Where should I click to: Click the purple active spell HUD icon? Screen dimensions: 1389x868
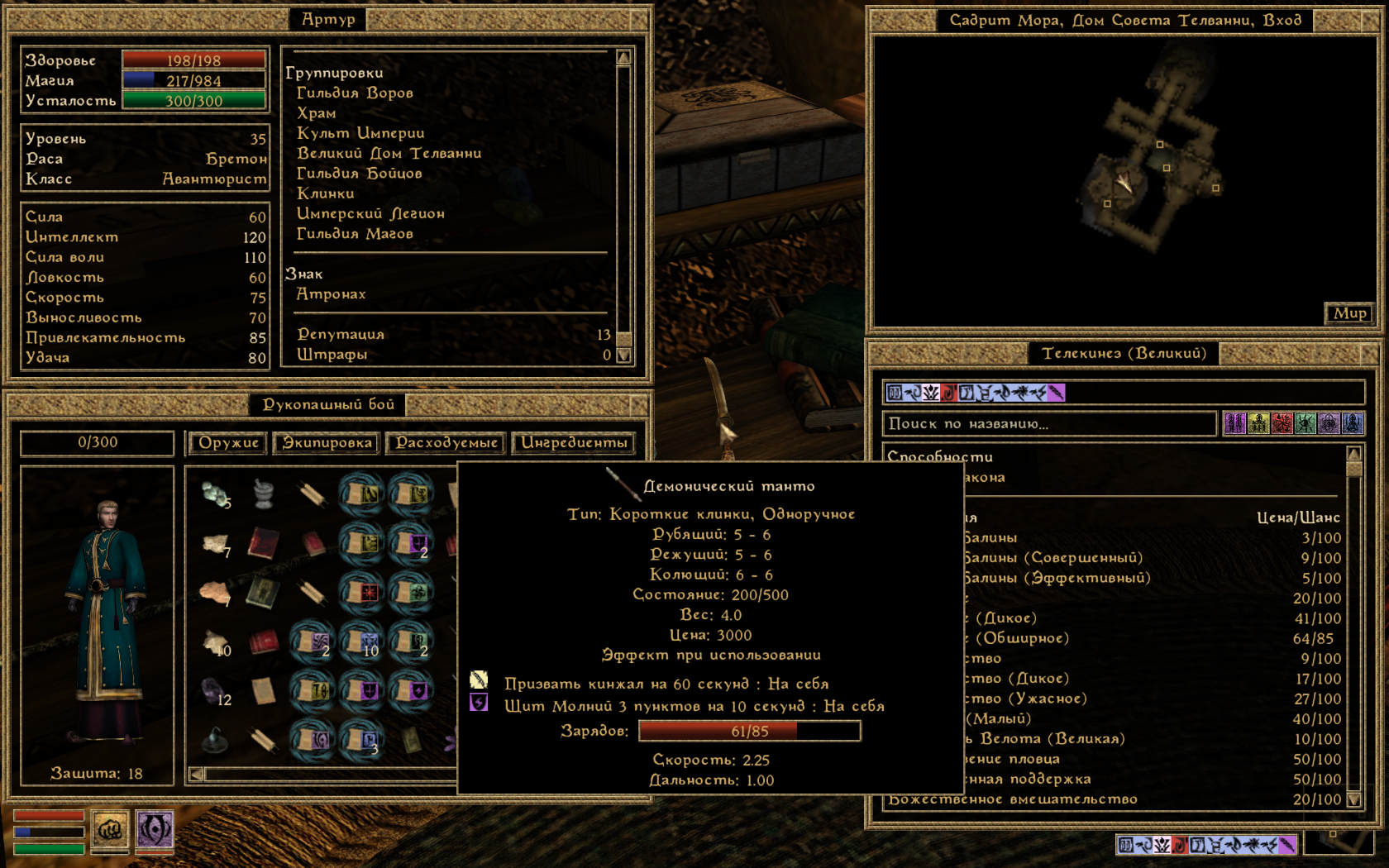pyautogui.click(x=155, y=829)
